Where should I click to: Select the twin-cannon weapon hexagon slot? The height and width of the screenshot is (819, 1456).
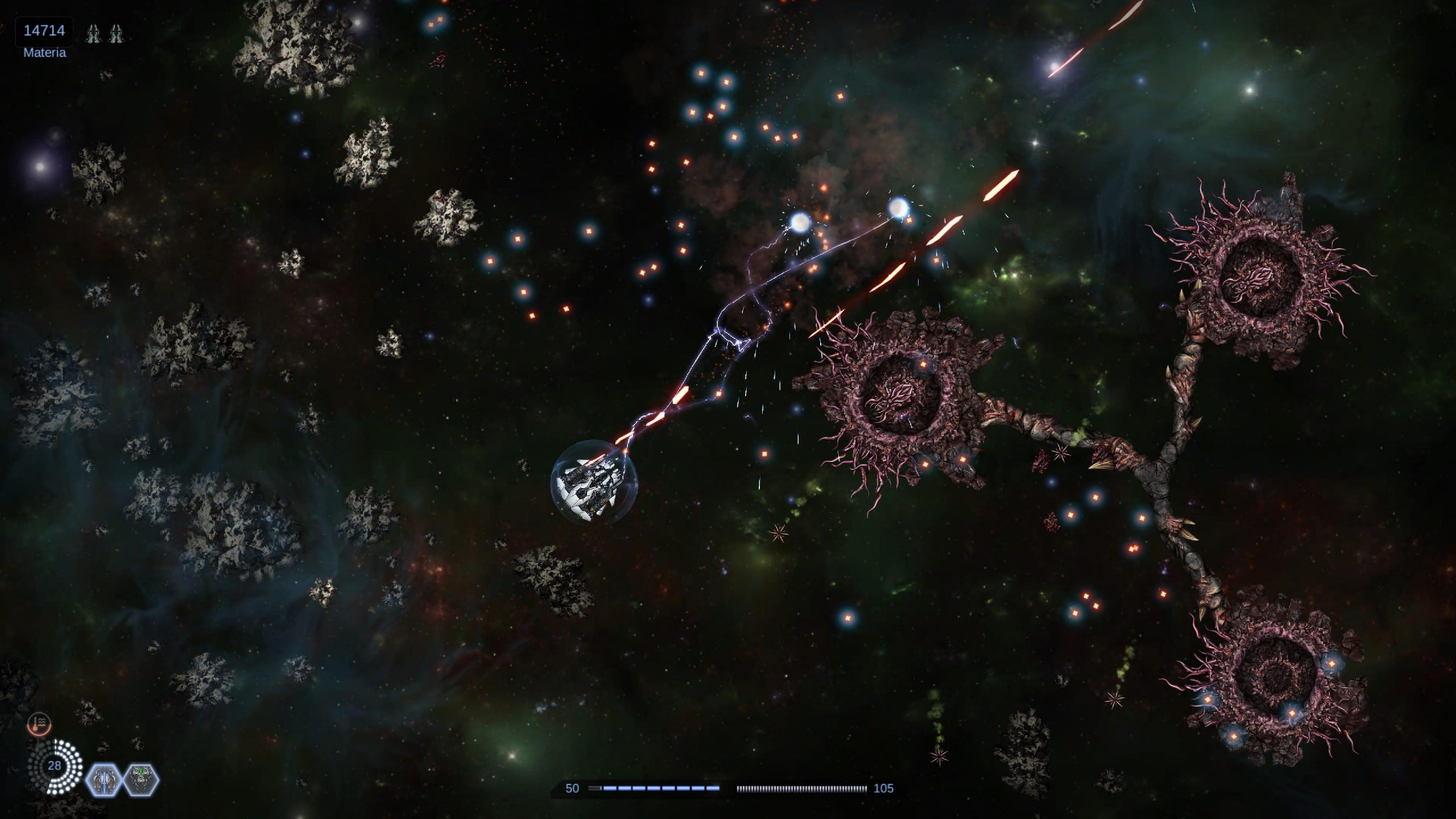coord(103,780)
